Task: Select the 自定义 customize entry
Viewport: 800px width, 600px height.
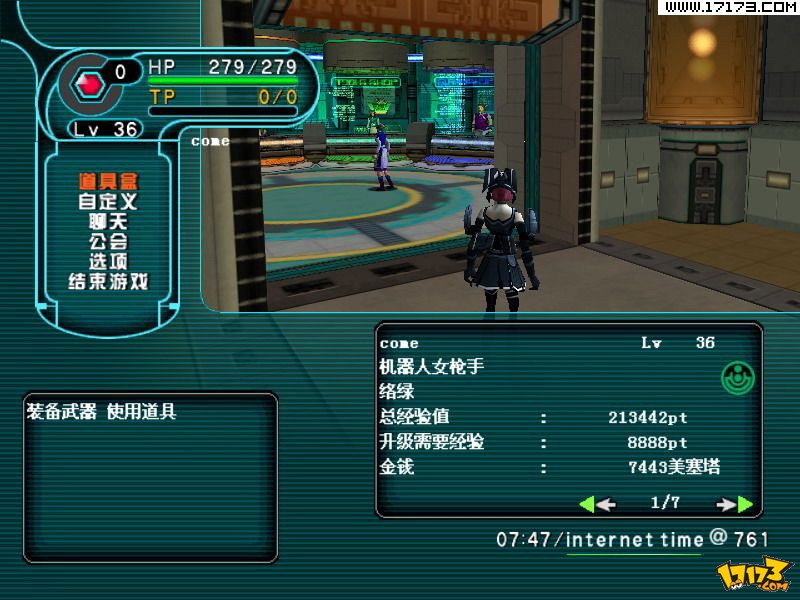Action: click(x=108, y=201)
